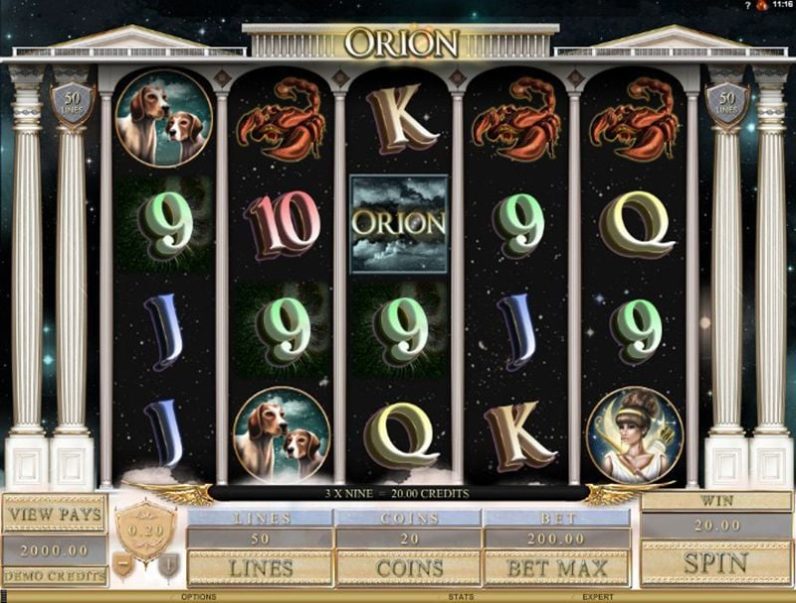Spin the reels with the SPIN button
Viewport: 796px width, 603px height.
715,563
